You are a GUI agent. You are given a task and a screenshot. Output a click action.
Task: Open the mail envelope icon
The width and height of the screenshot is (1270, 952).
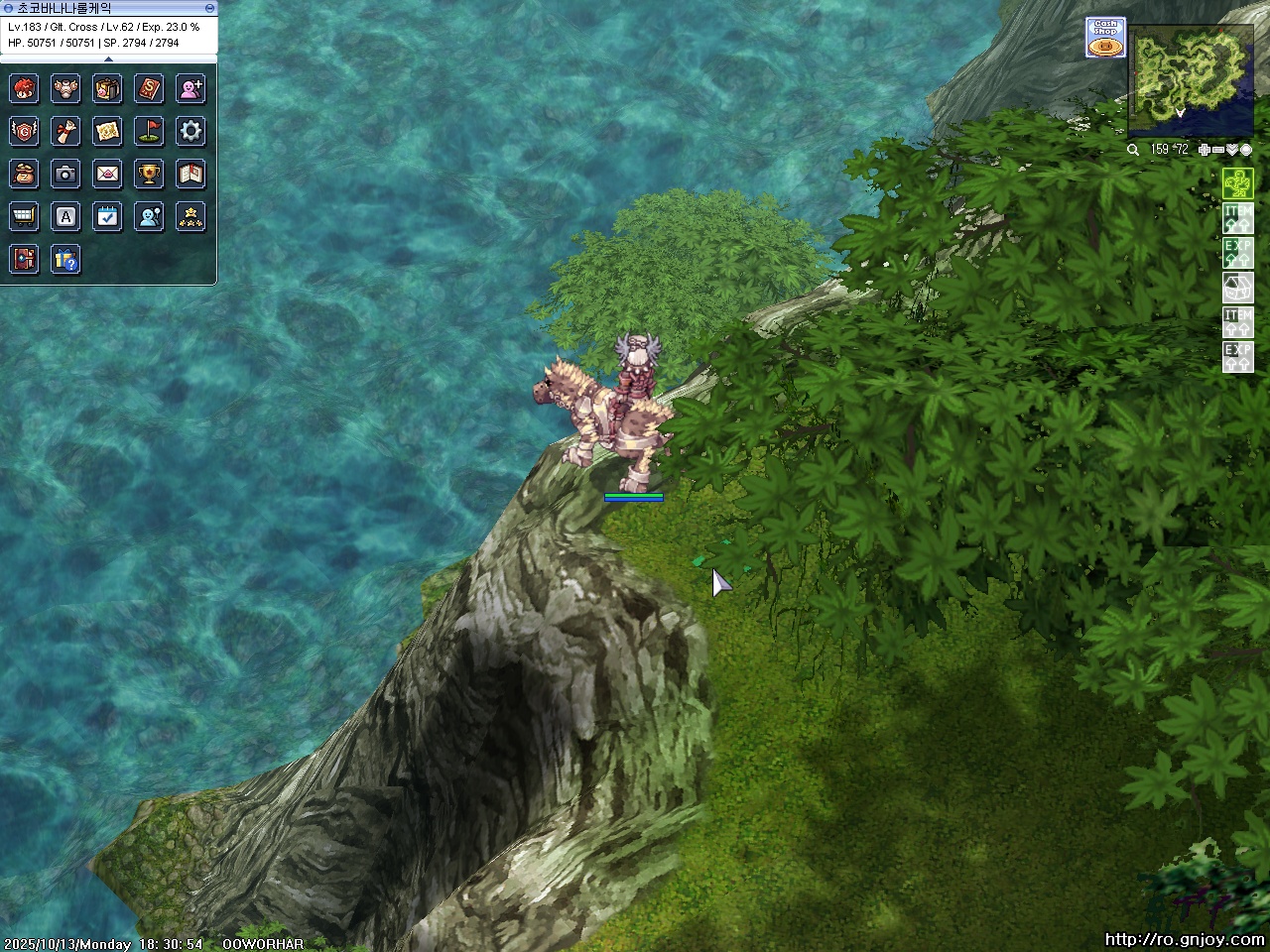[107, 174]
